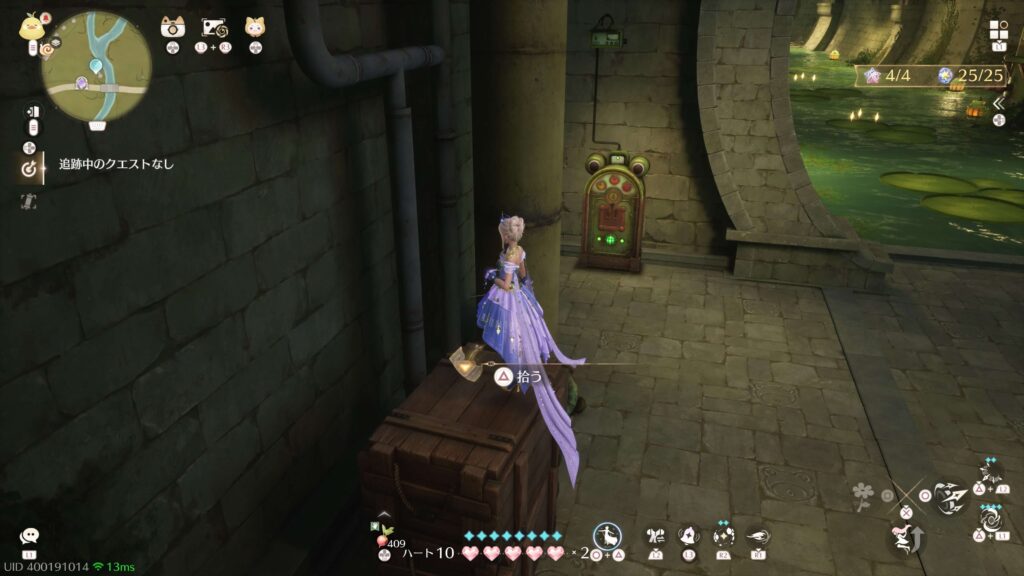Image resolution: width=1024 pixels, height=576 pixels.
Task: Open the chat speech bubble
Action: (29, 537)
